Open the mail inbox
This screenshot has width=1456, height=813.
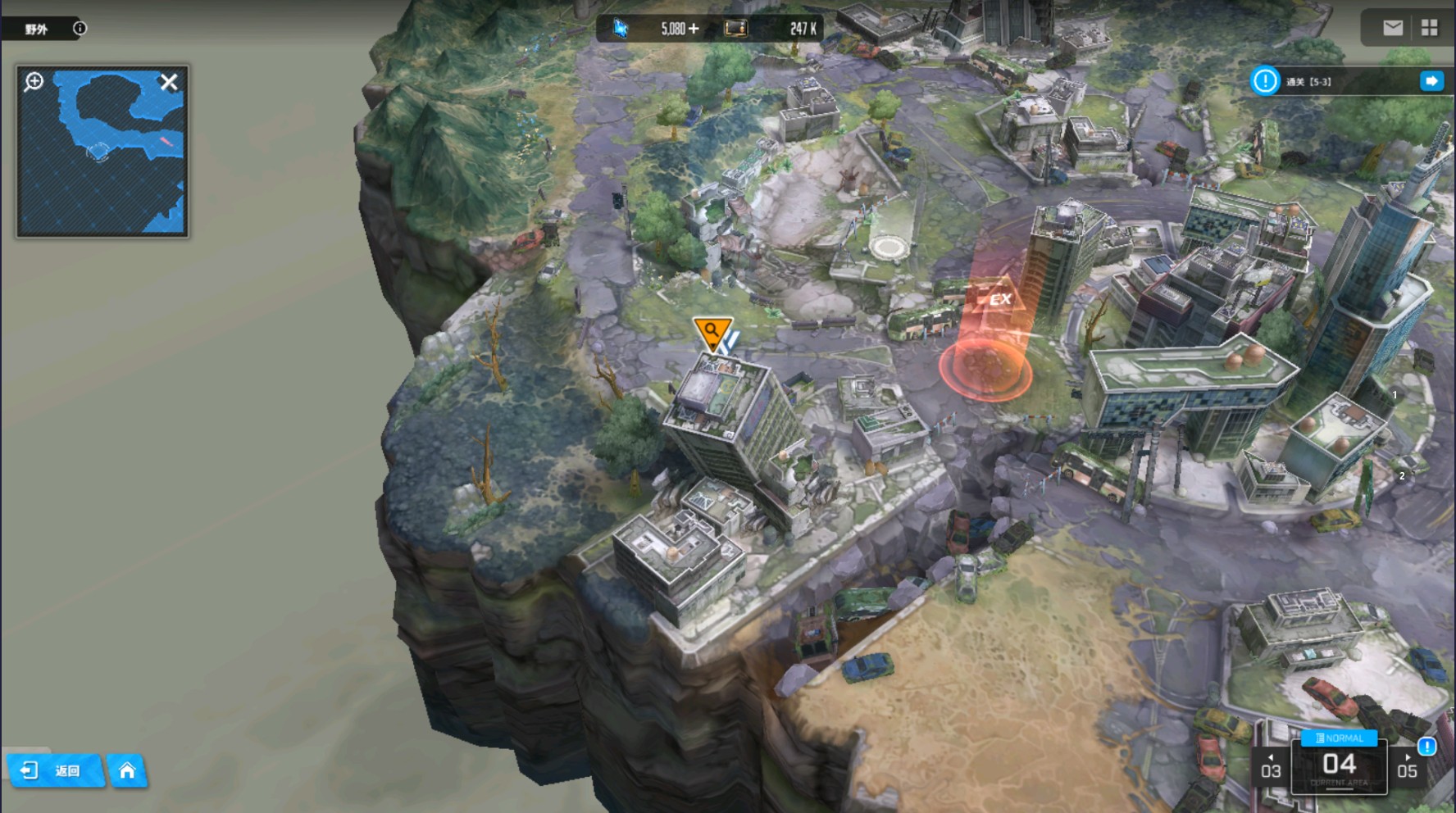coord(1392,28)
